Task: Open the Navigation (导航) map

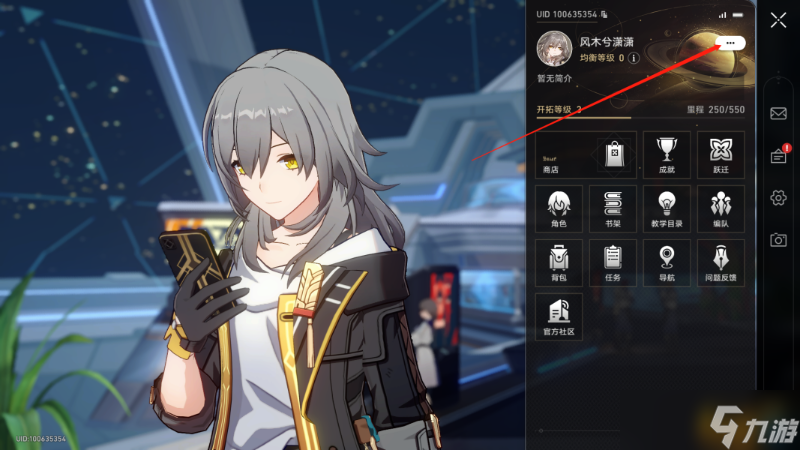Action: coord(666,262)
